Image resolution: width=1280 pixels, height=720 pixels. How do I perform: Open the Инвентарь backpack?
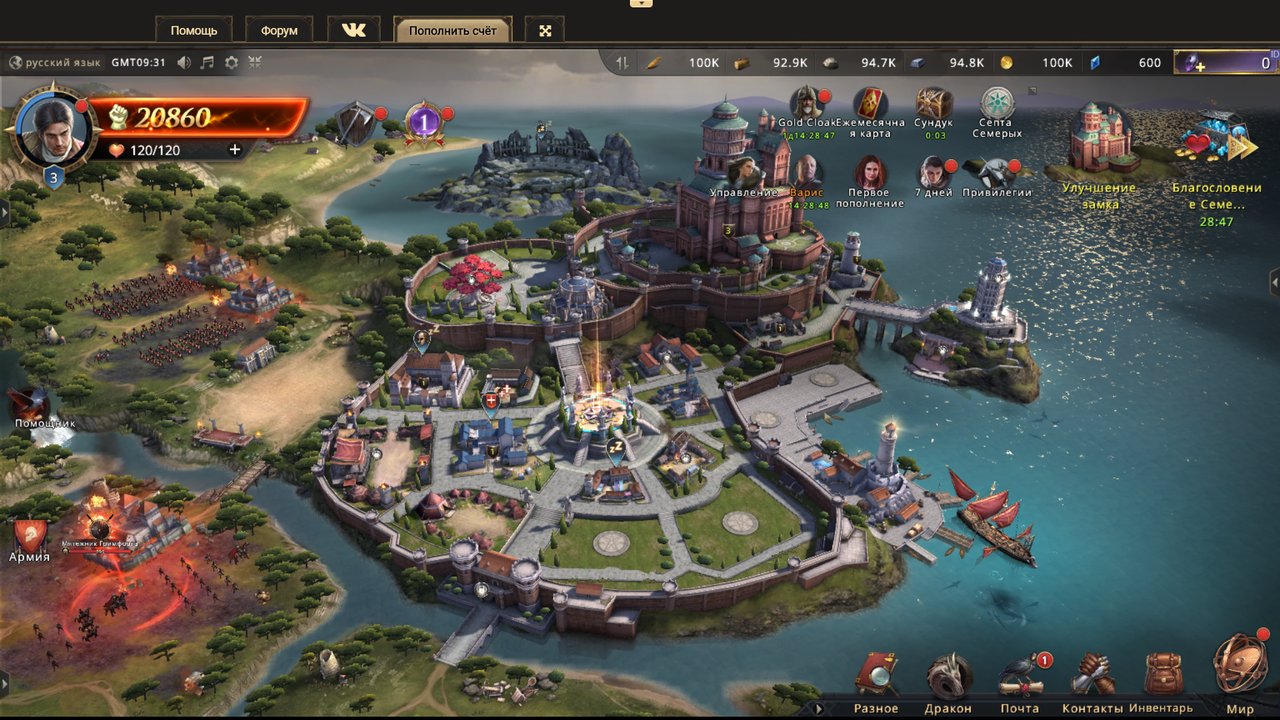point(1162,678)
